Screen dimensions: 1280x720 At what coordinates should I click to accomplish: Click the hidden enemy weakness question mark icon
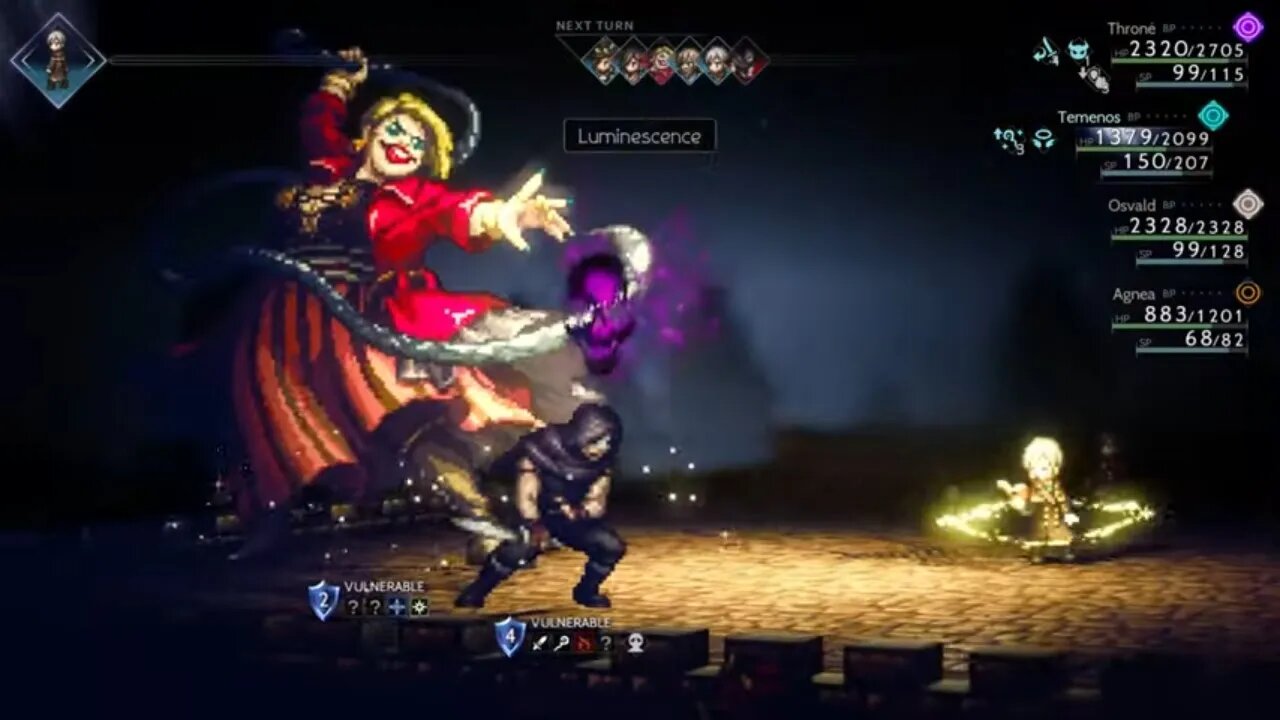pyautogui.click(x=608, y=642)
